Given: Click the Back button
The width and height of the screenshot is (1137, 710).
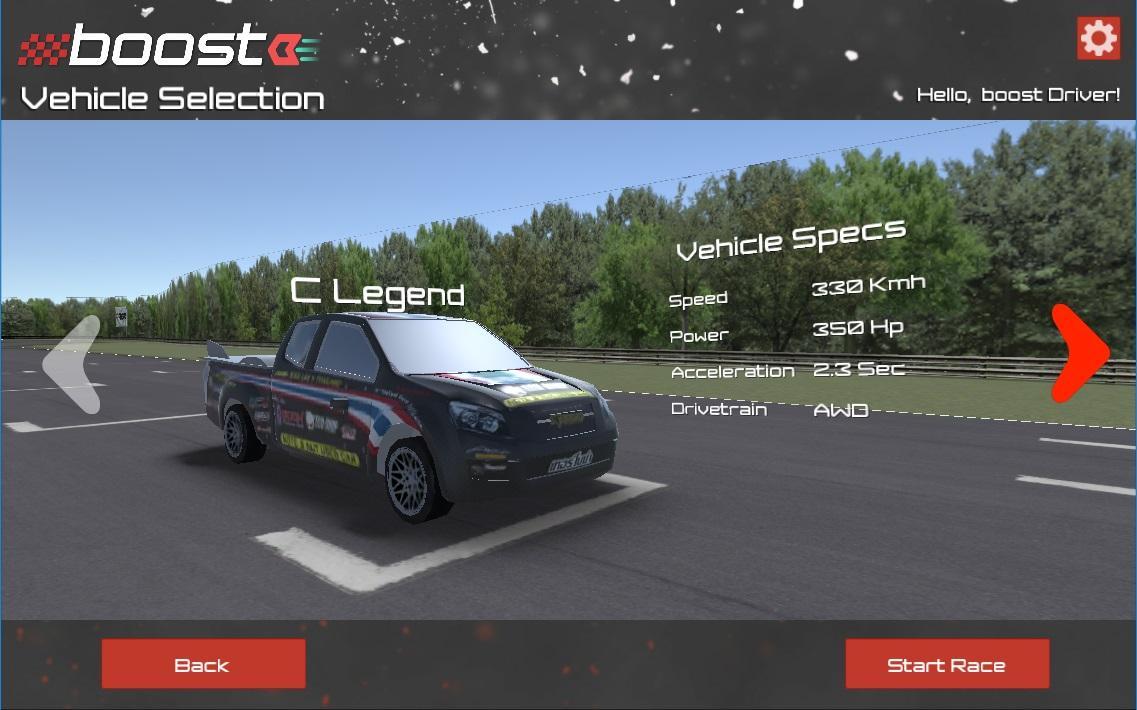Looking at the screenshot, I should coord(203,664).
